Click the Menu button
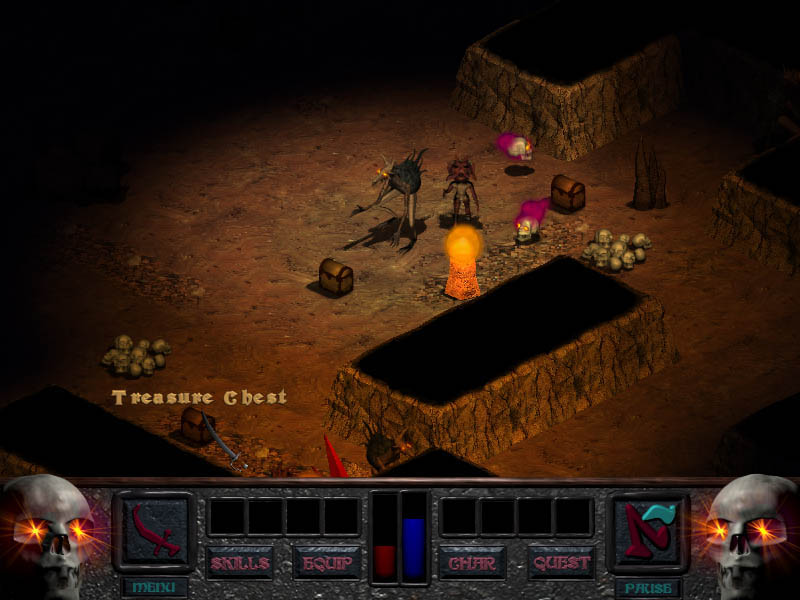 (154, 587)
